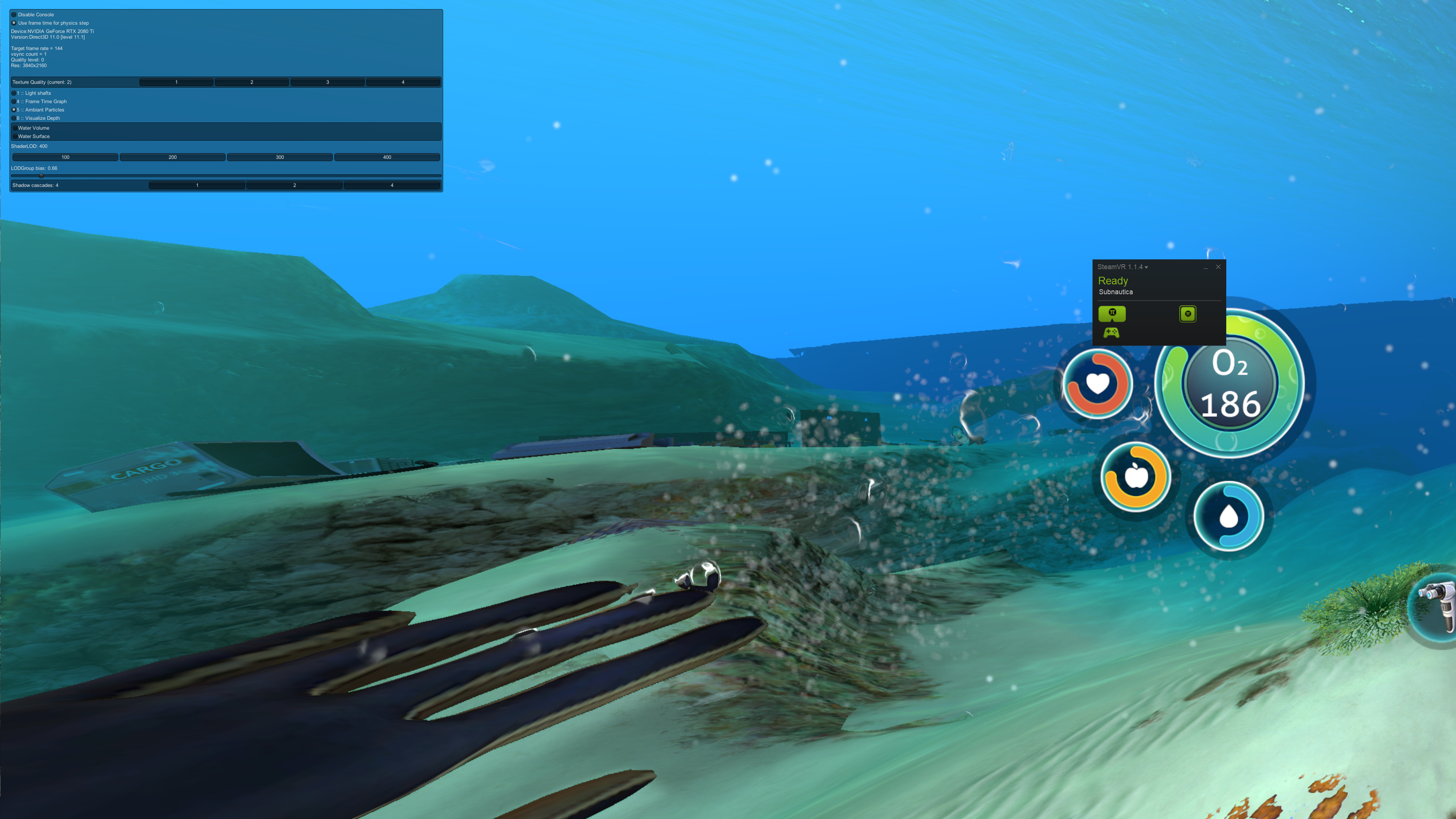Close the SteamVR status window
The height and width of the screenshot is (819, 1456).
tap(1218, 267)
